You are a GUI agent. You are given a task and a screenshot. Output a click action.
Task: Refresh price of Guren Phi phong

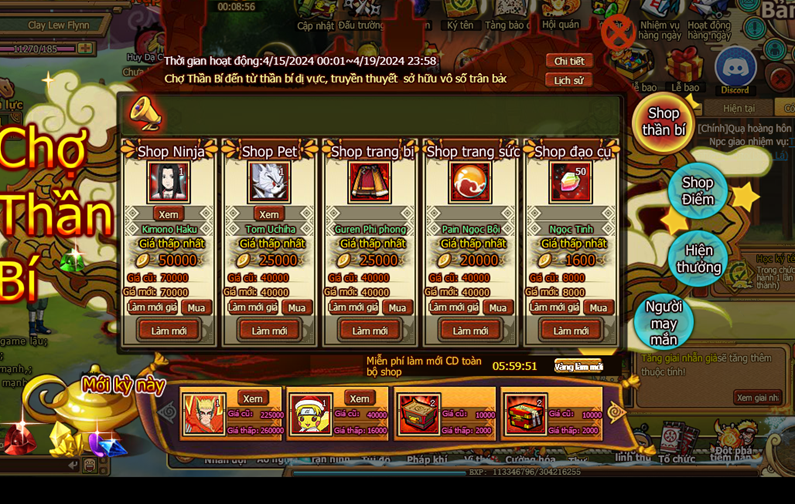coord(353,308)
